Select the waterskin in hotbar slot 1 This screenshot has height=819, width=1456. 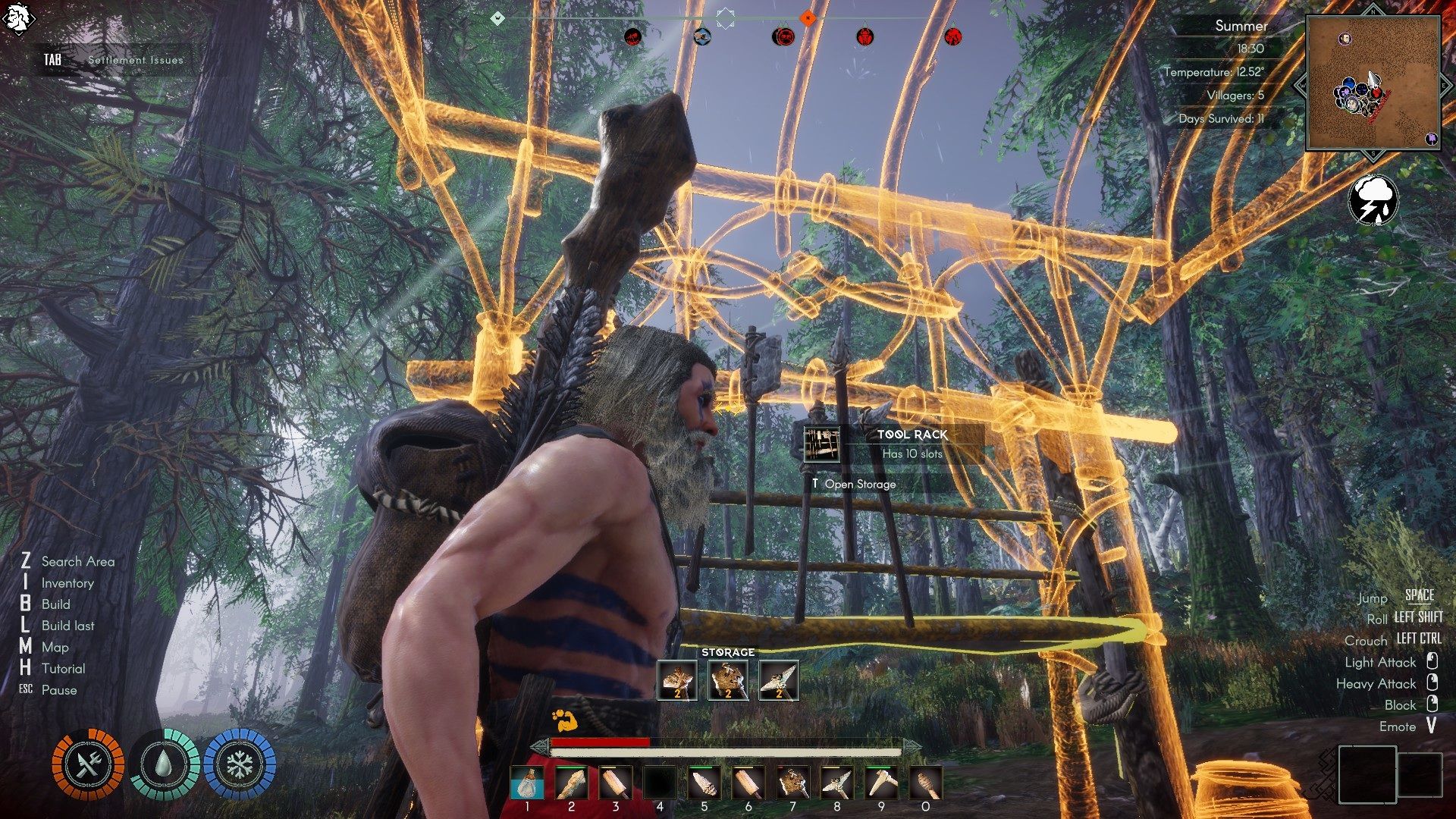526,783
